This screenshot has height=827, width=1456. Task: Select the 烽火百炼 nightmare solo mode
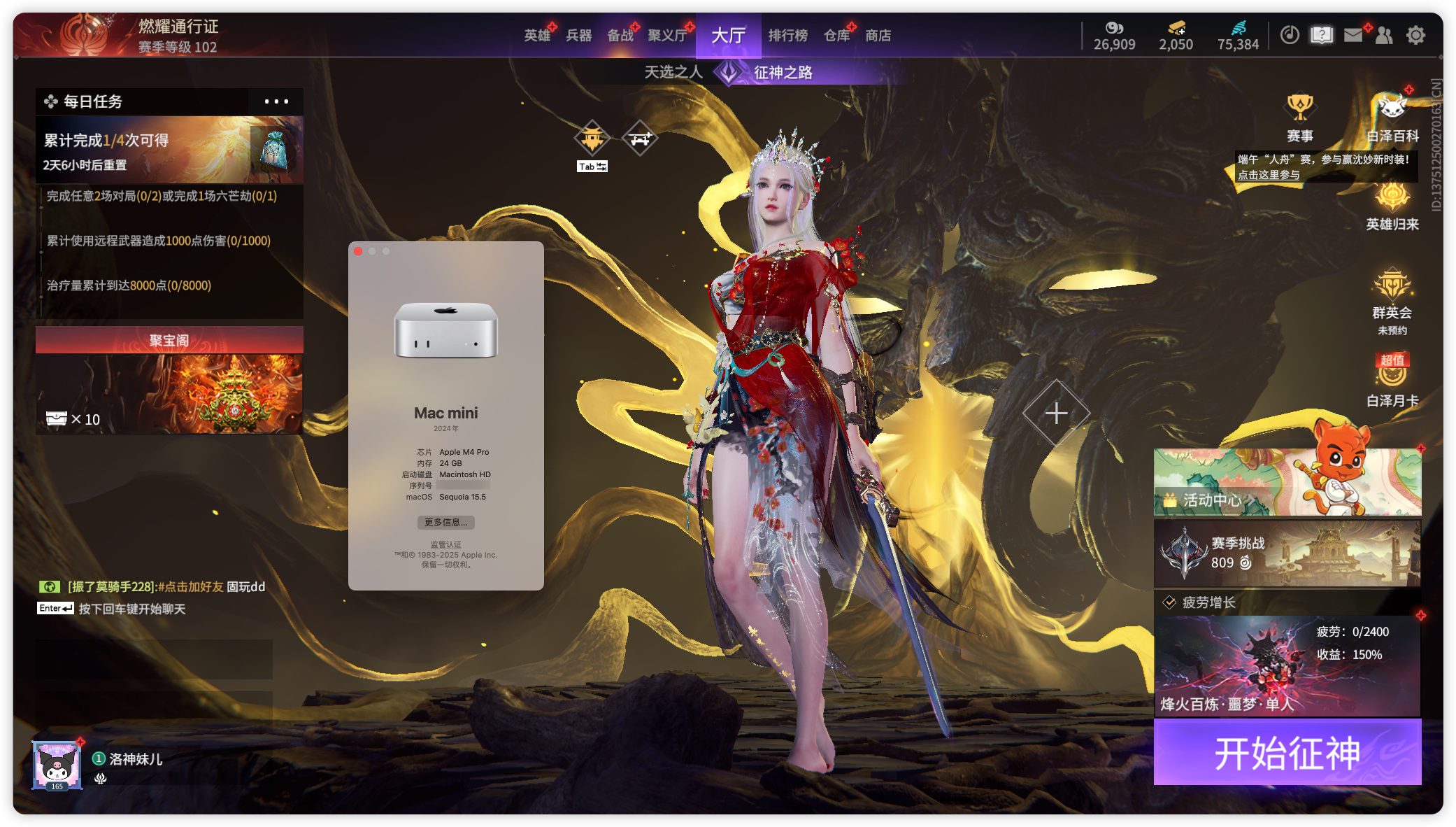pyautogui.click(x=1287, y=666)
